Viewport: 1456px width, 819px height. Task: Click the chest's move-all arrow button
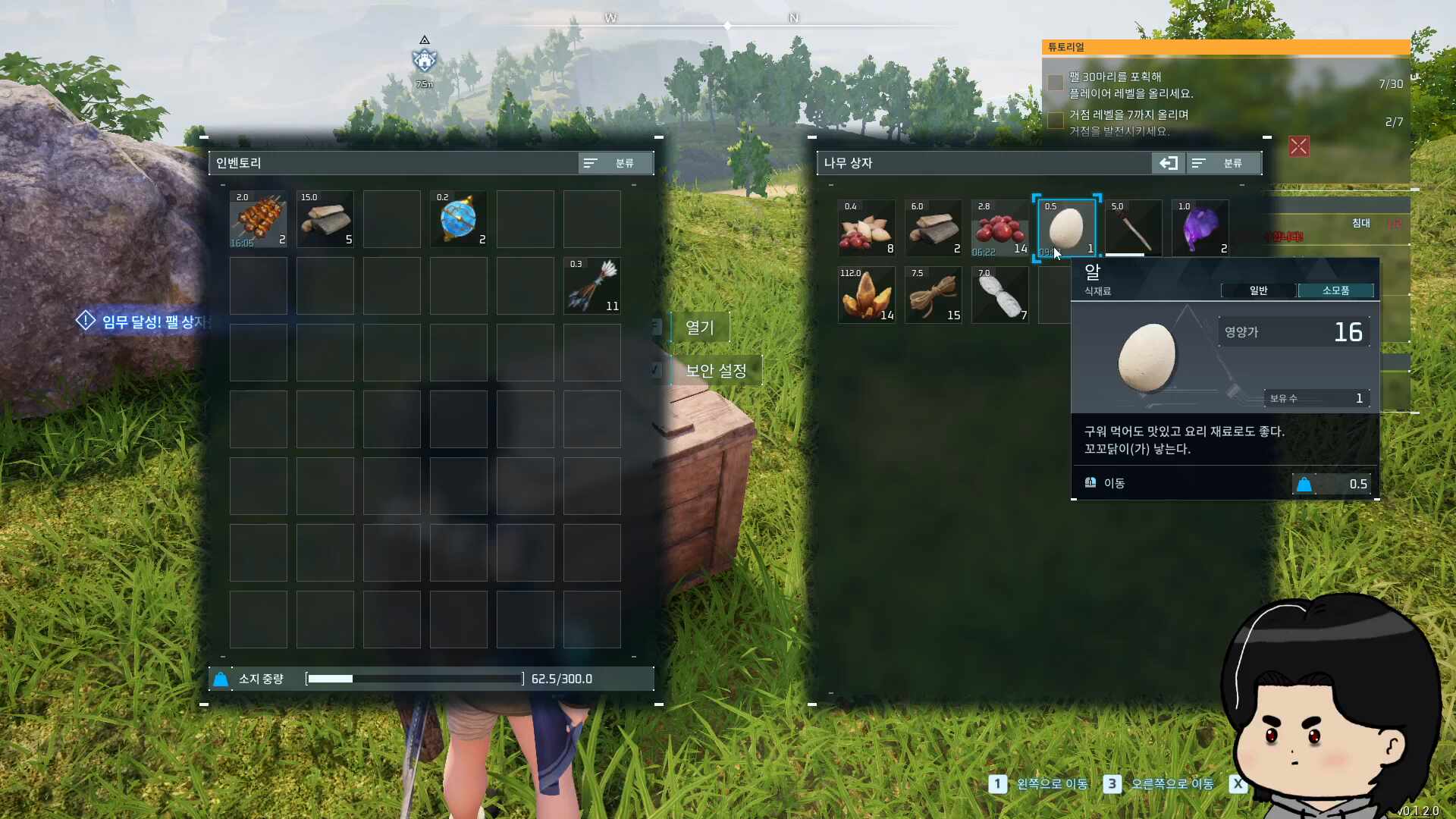[1168, 163]
